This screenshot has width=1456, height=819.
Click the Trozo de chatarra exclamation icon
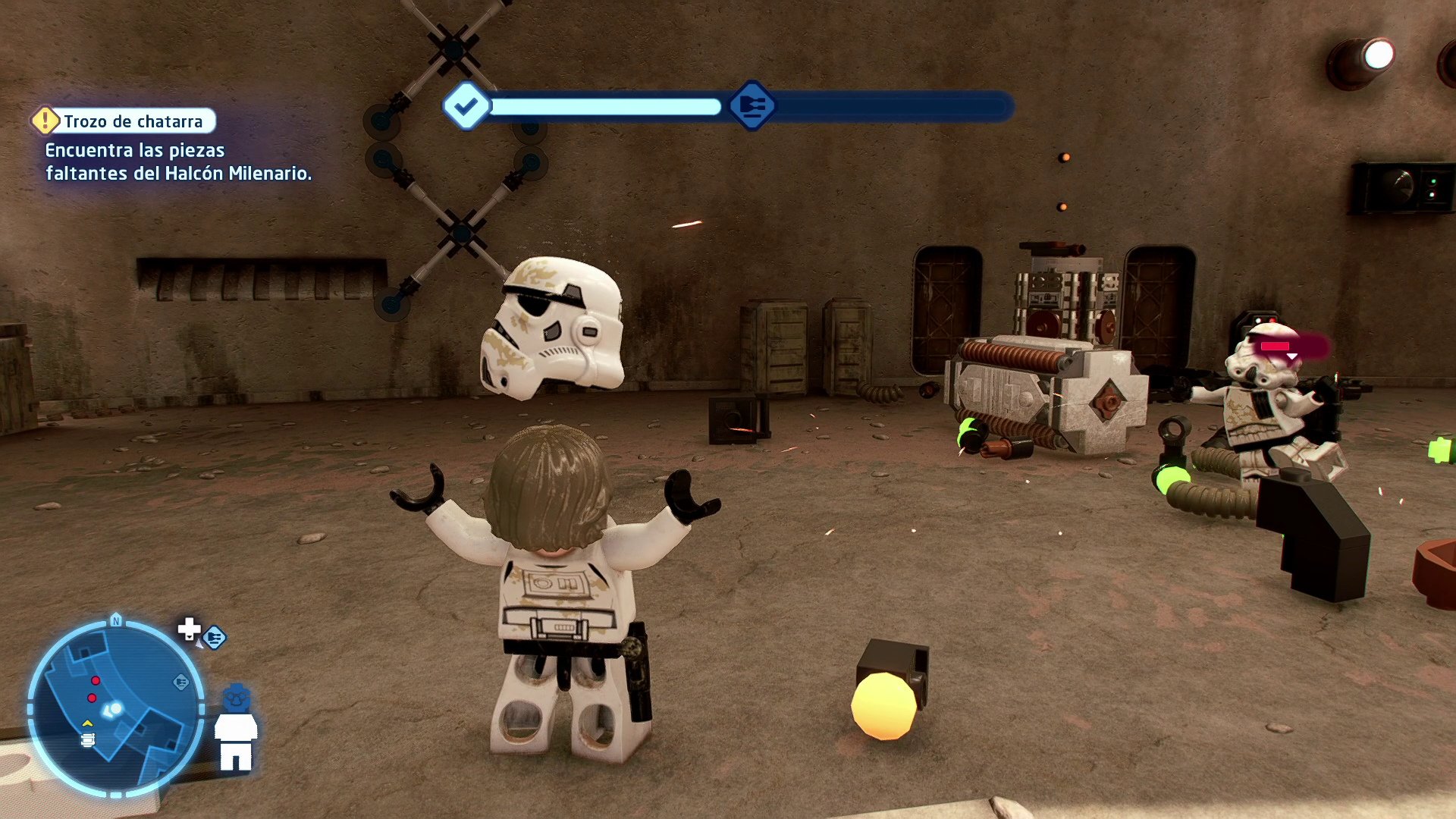tap(45, 120)
